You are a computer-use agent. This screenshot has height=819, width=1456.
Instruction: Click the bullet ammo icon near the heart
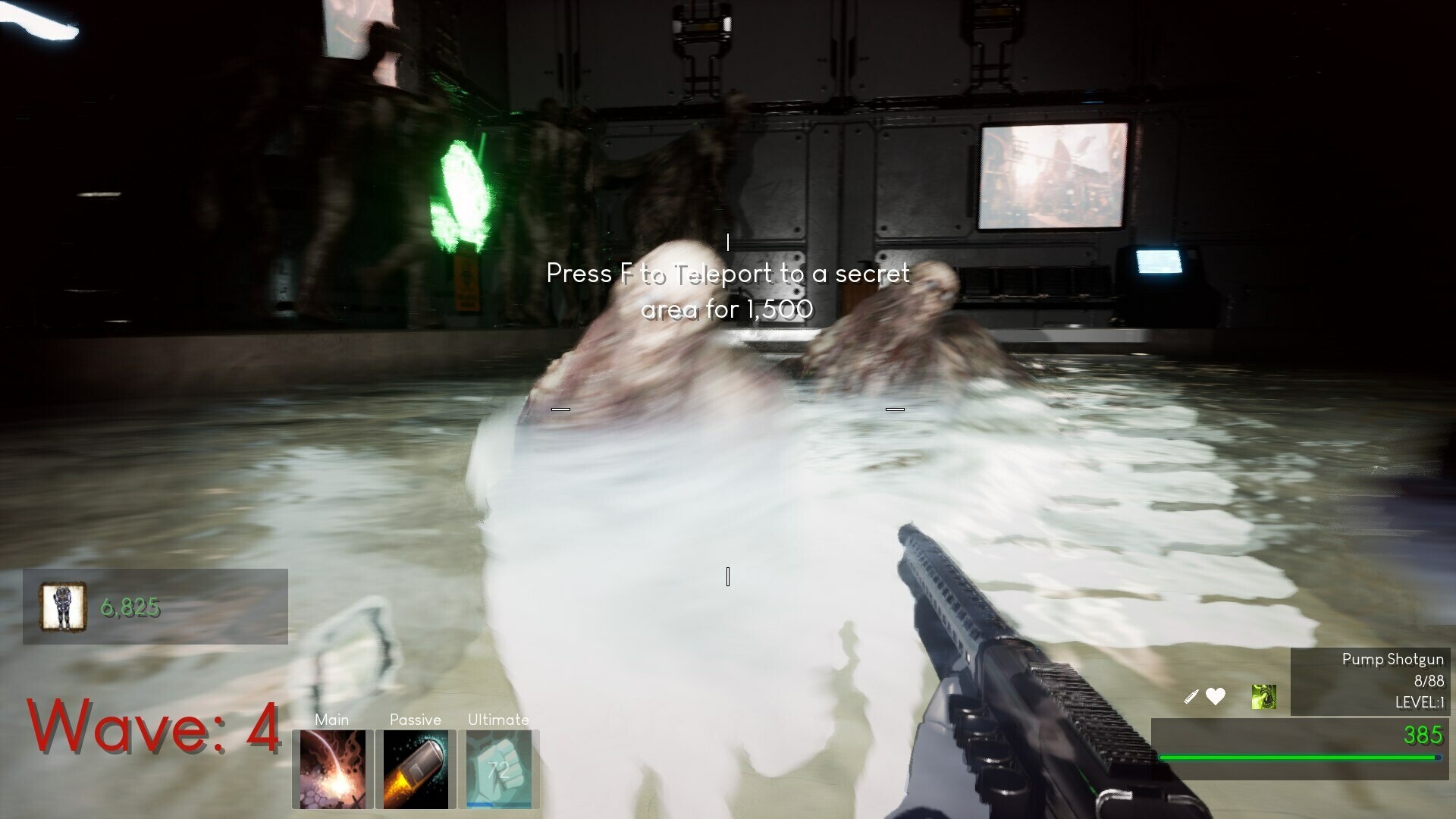tap(1191, 696)
